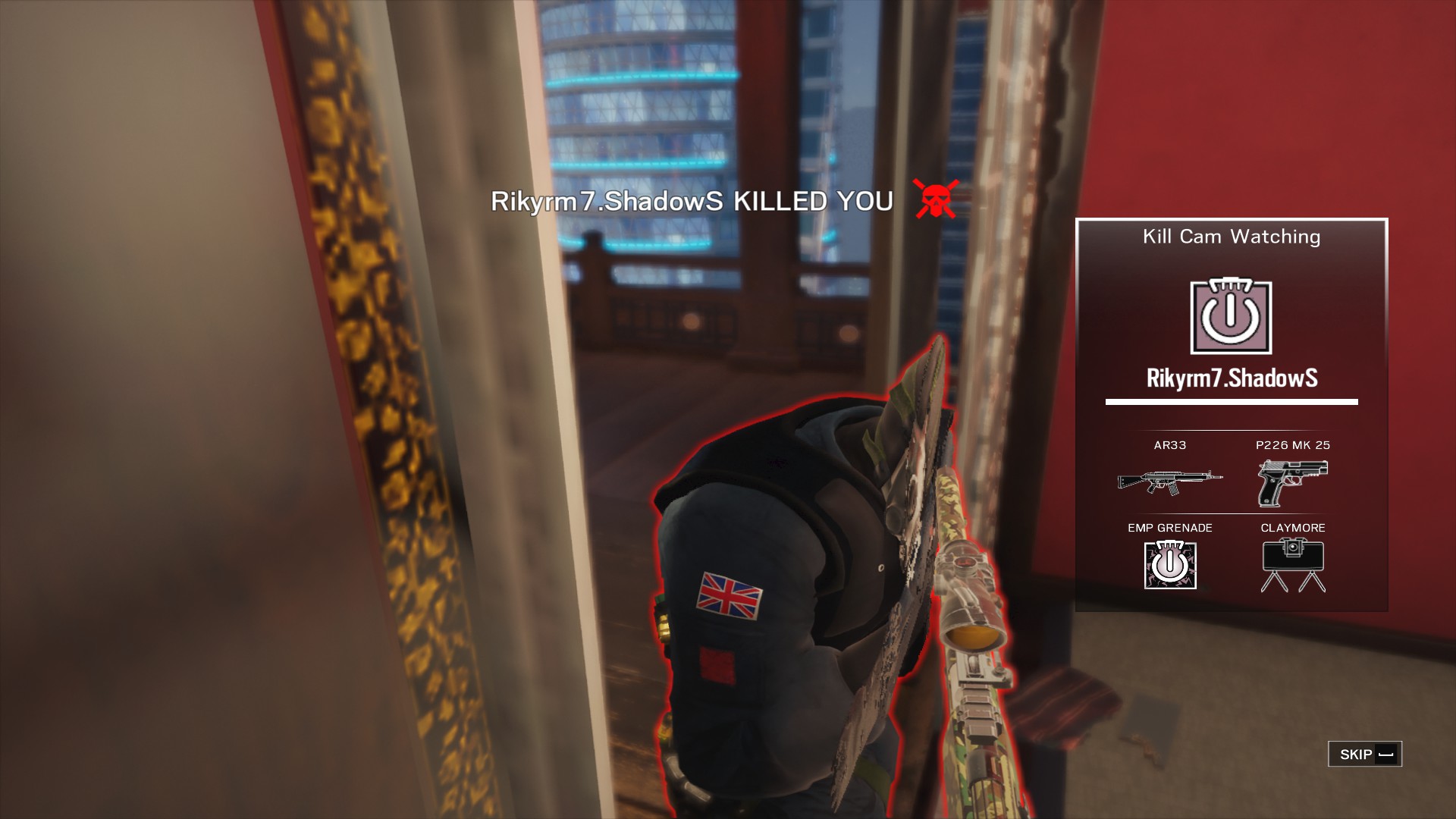Image resolution: width=1456 pixels, height=819 pixels.
Task: Select the CLAYMORE text label
Action: (1293, 527)
